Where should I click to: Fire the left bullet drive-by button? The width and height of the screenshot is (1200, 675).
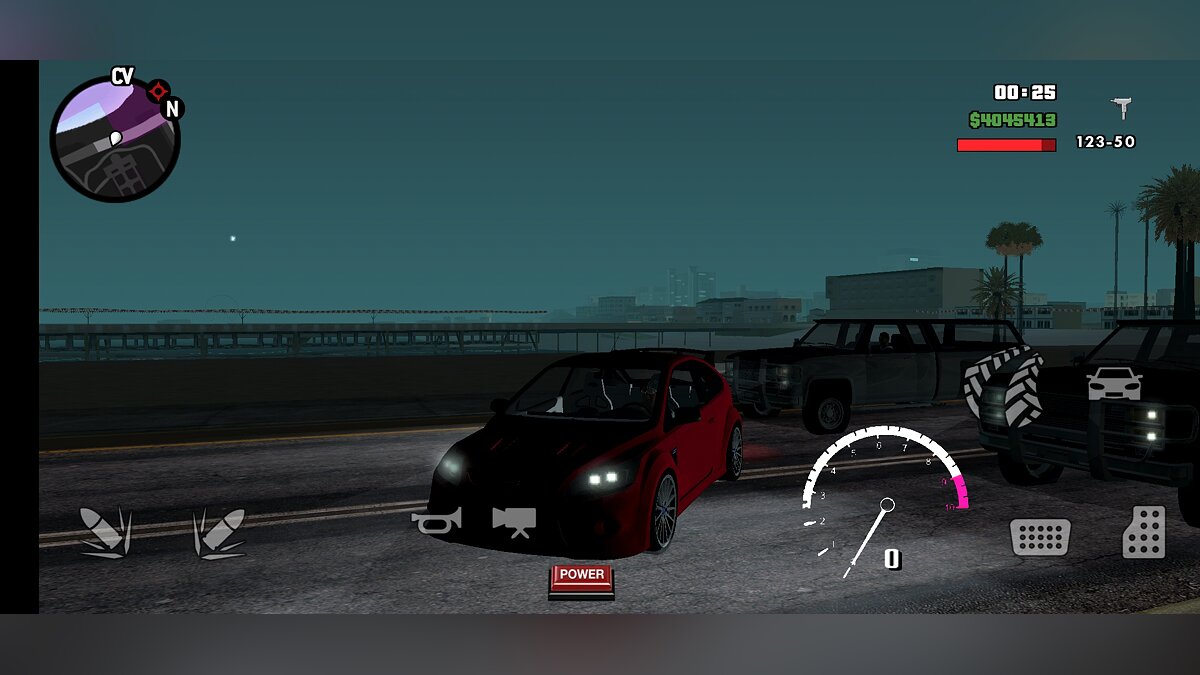tap(105, 531)
